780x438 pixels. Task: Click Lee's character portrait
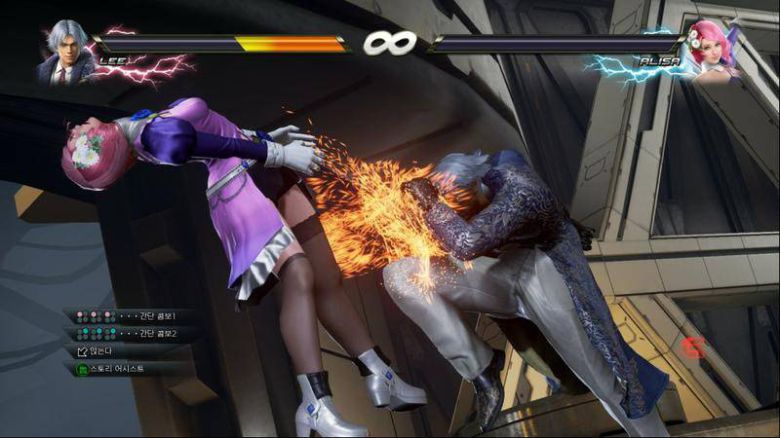coord(65,52)
